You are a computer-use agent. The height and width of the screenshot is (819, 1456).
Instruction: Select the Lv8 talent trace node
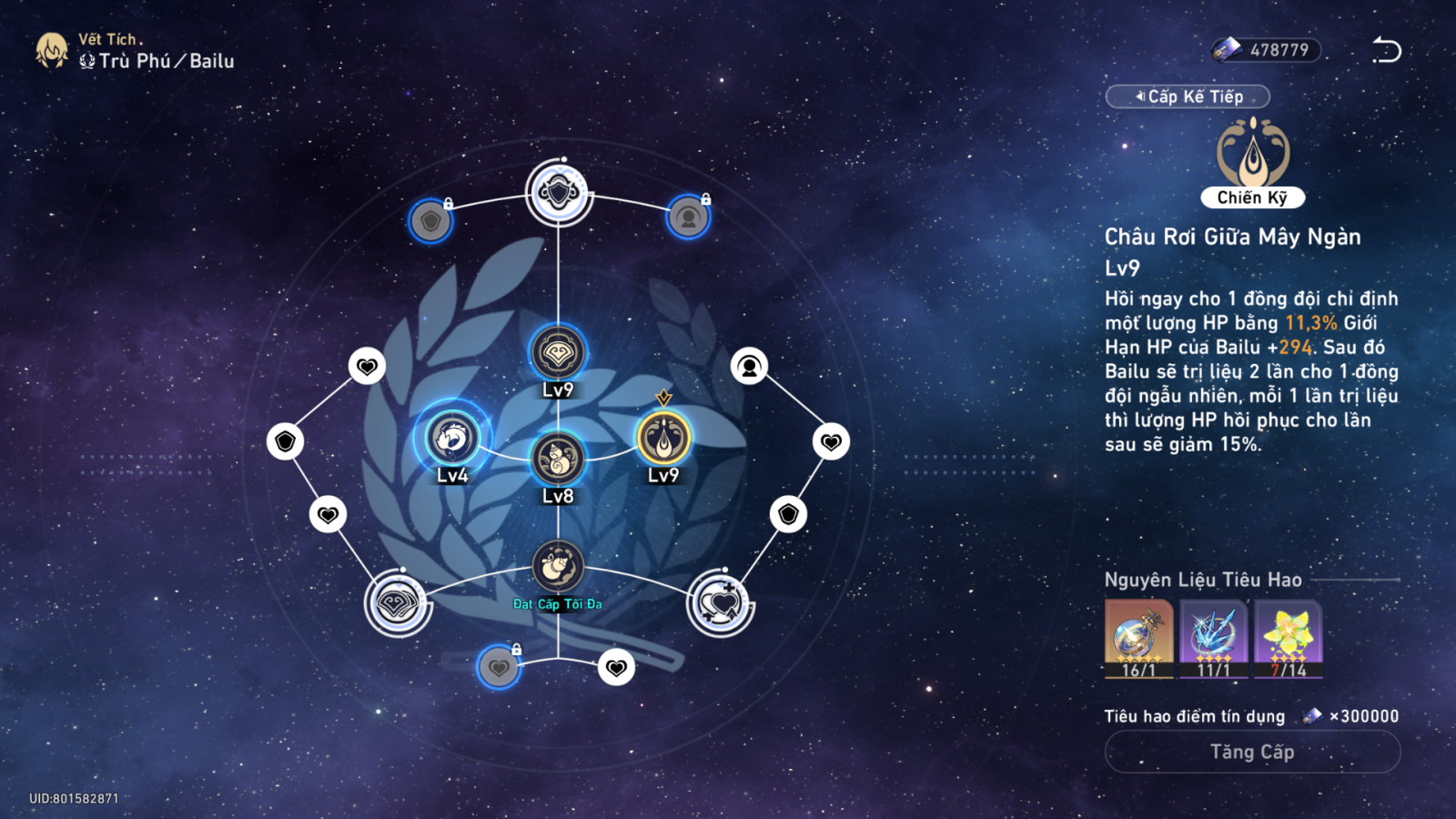[558, 458]
